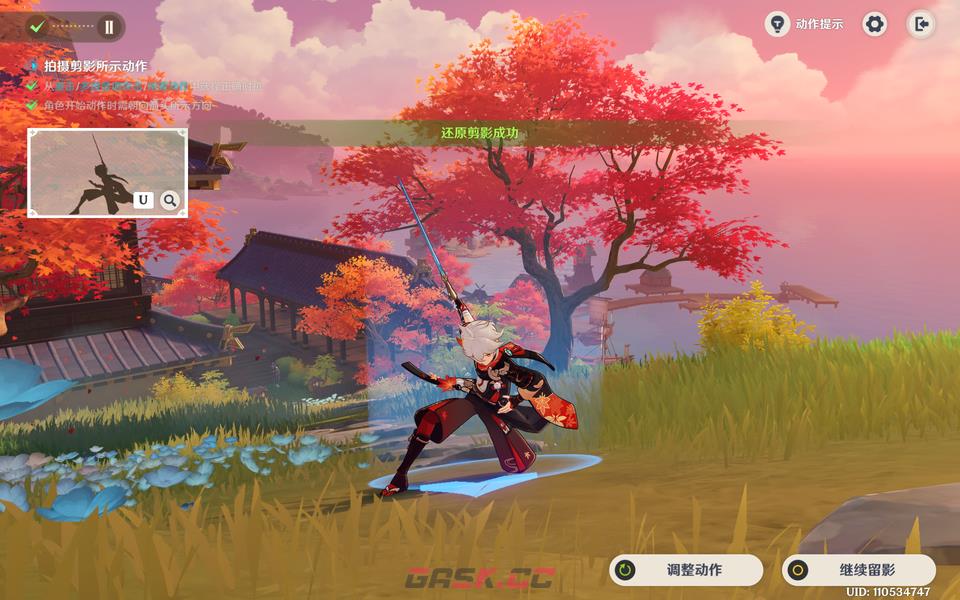The image size is (960, 600).
Task: Select 继续留影 to continue taking photos
Action: point(858,570)
